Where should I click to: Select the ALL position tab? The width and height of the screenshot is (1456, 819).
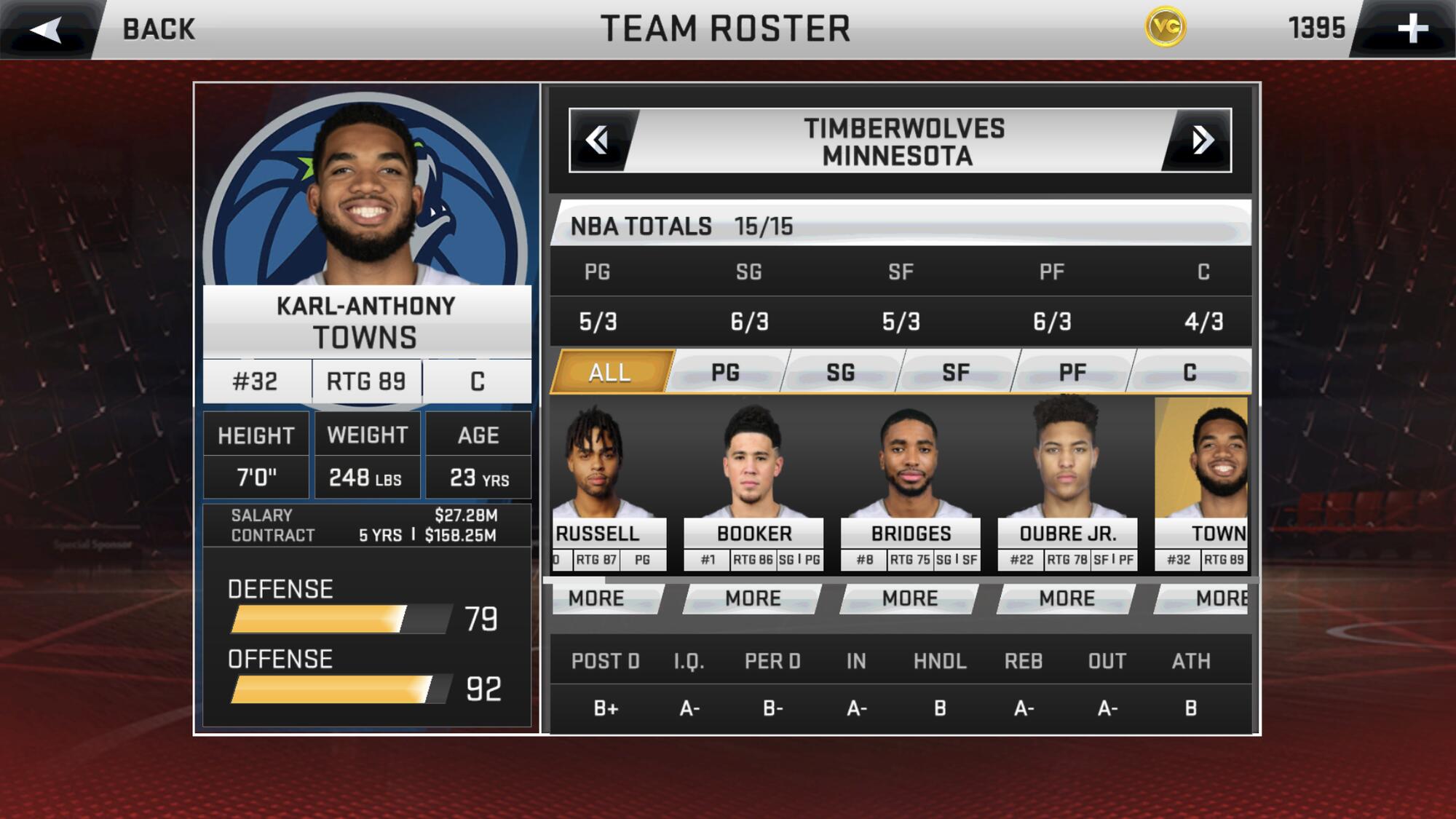[x=610, y=372]
